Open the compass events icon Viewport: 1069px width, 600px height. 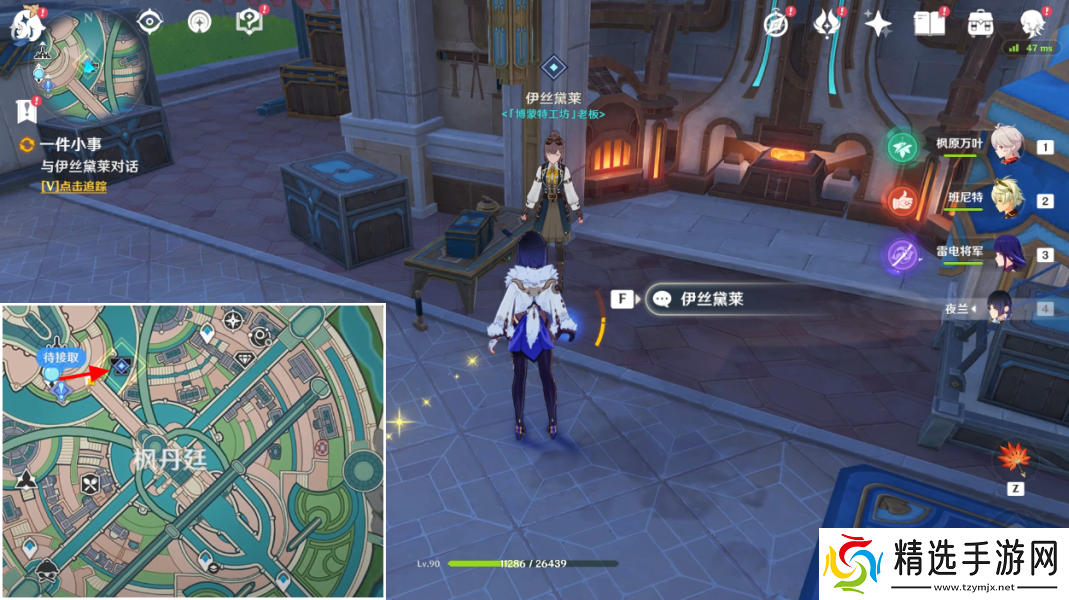click(777, 24)
